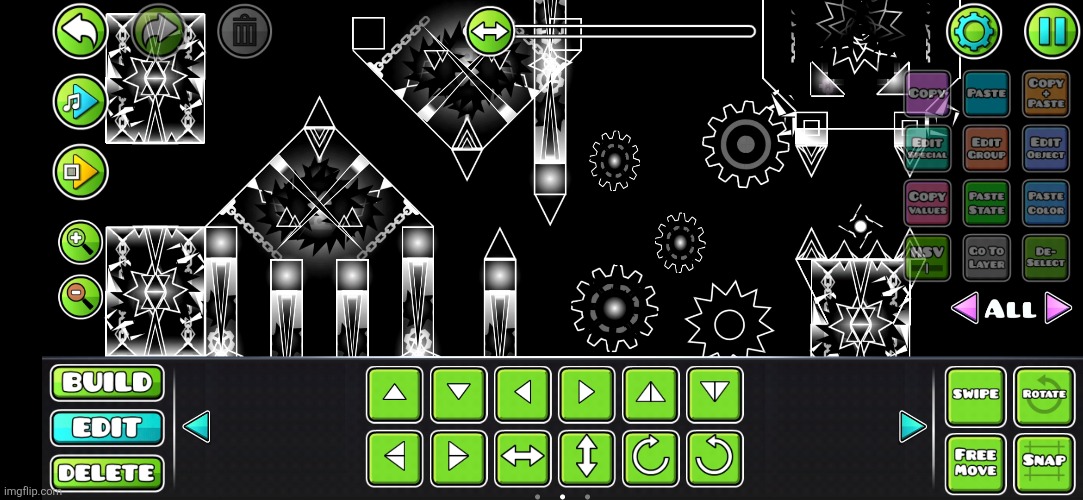Viewport: 1083px width, 500px height.
Task: Rotate the object clockwise
Action: 650,458
